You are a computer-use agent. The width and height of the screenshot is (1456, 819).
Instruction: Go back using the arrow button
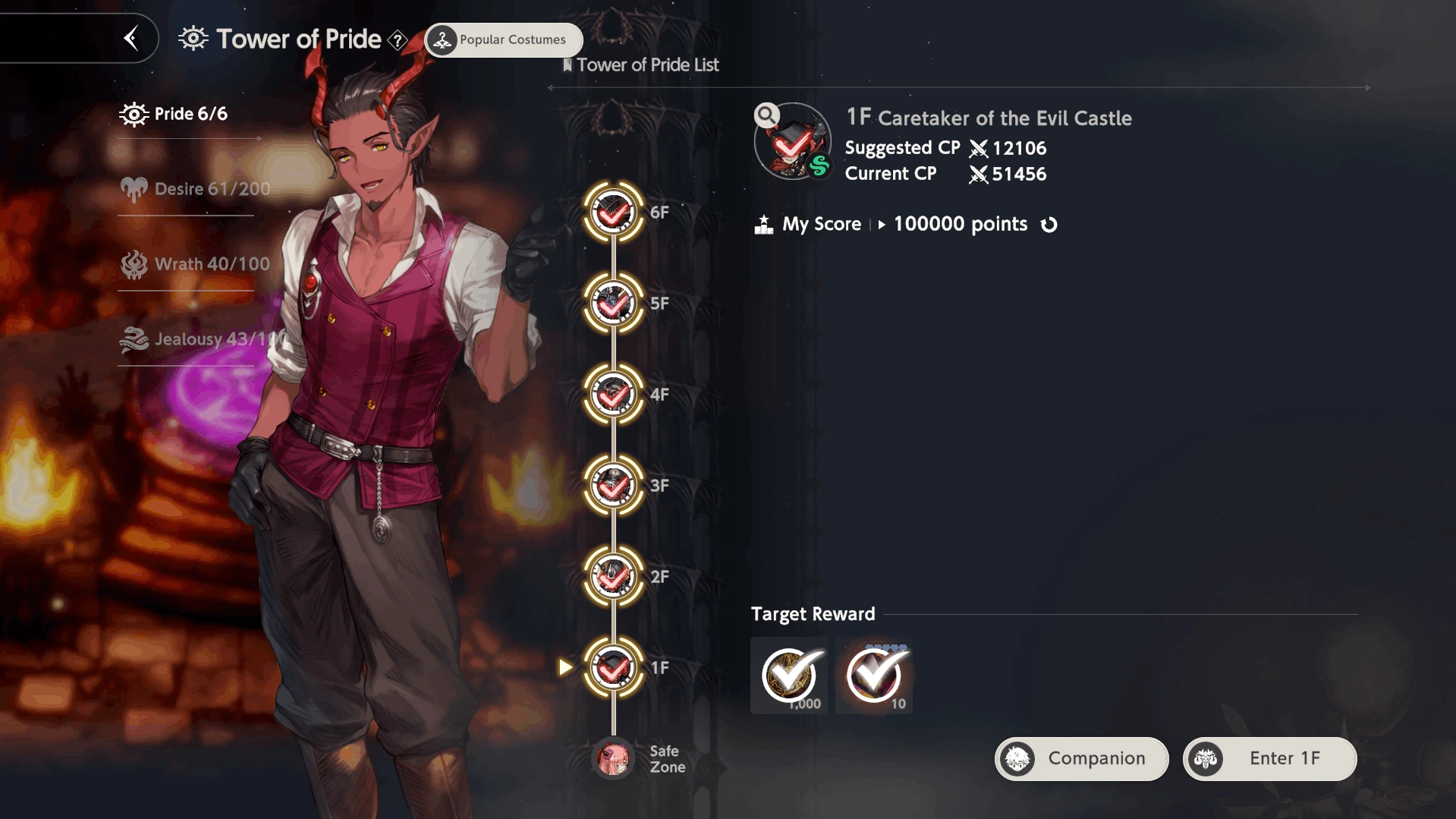(x=131, y=38)
